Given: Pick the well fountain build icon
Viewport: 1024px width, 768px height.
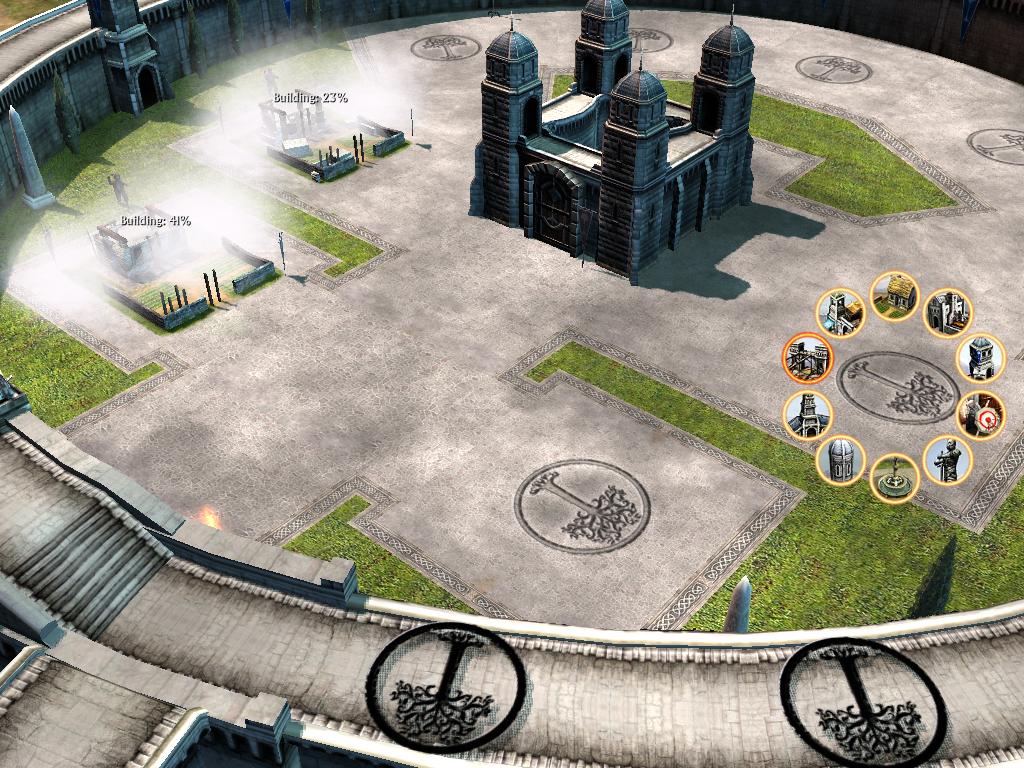Looking at the screenshot, I should 894,477.
